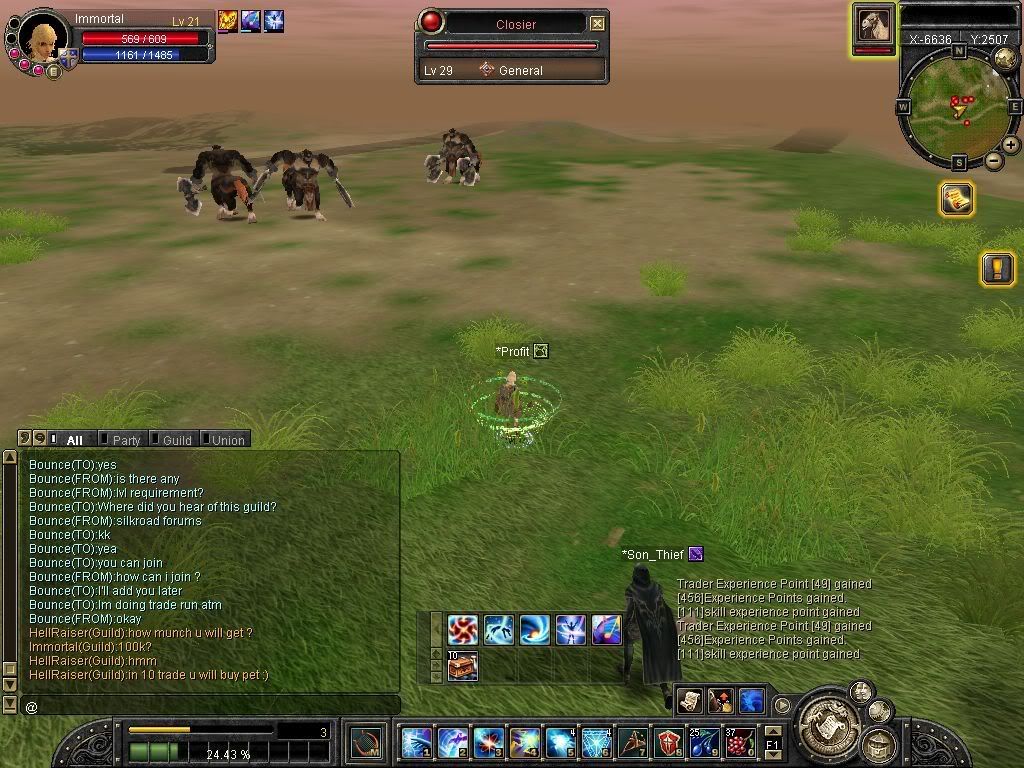
Task: Click the yellow exclamation alert icon
Action: (x=997, y=268)
